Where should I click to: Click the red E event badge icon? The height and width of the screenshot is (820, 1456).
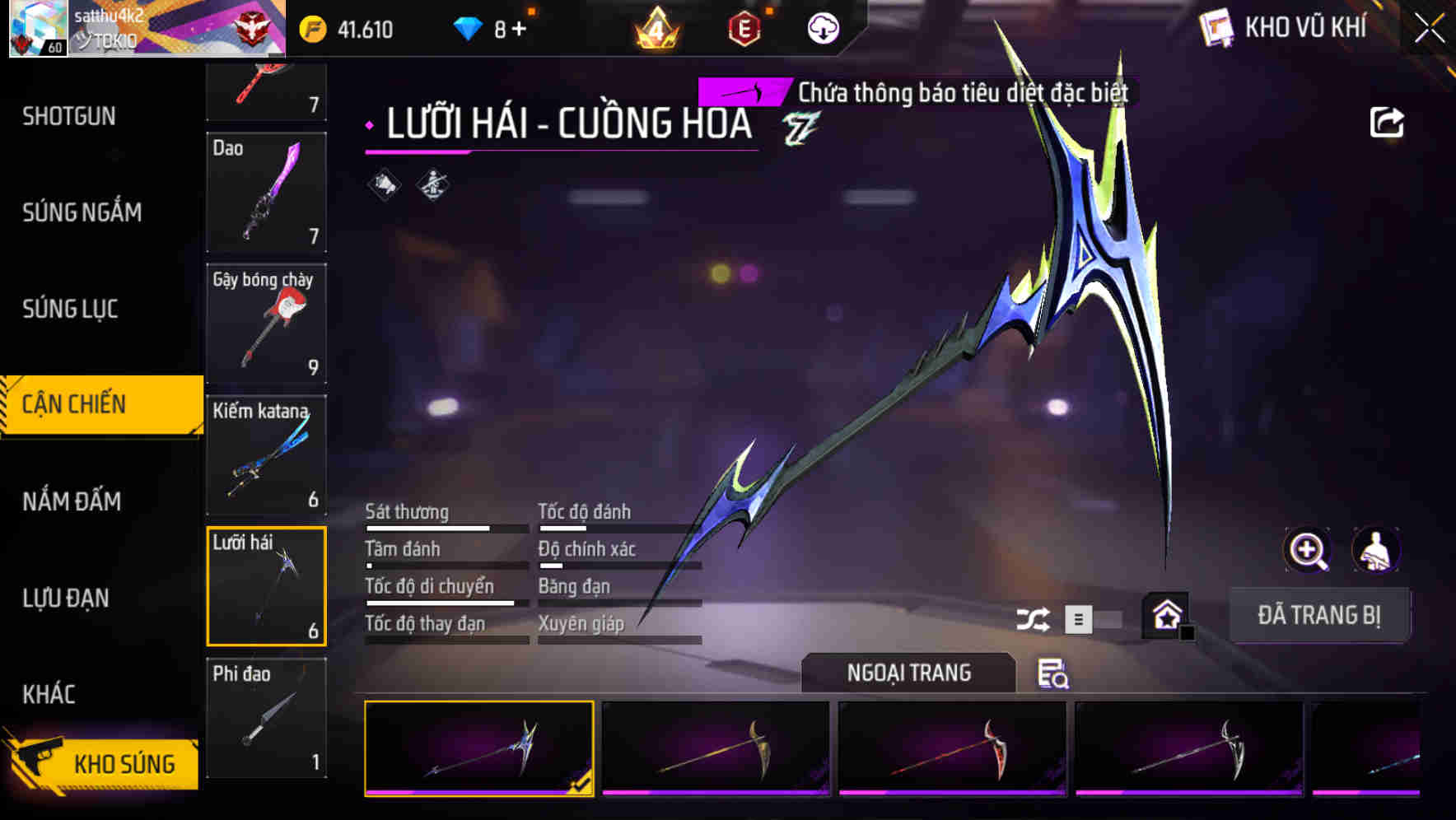tap(743, 27)
